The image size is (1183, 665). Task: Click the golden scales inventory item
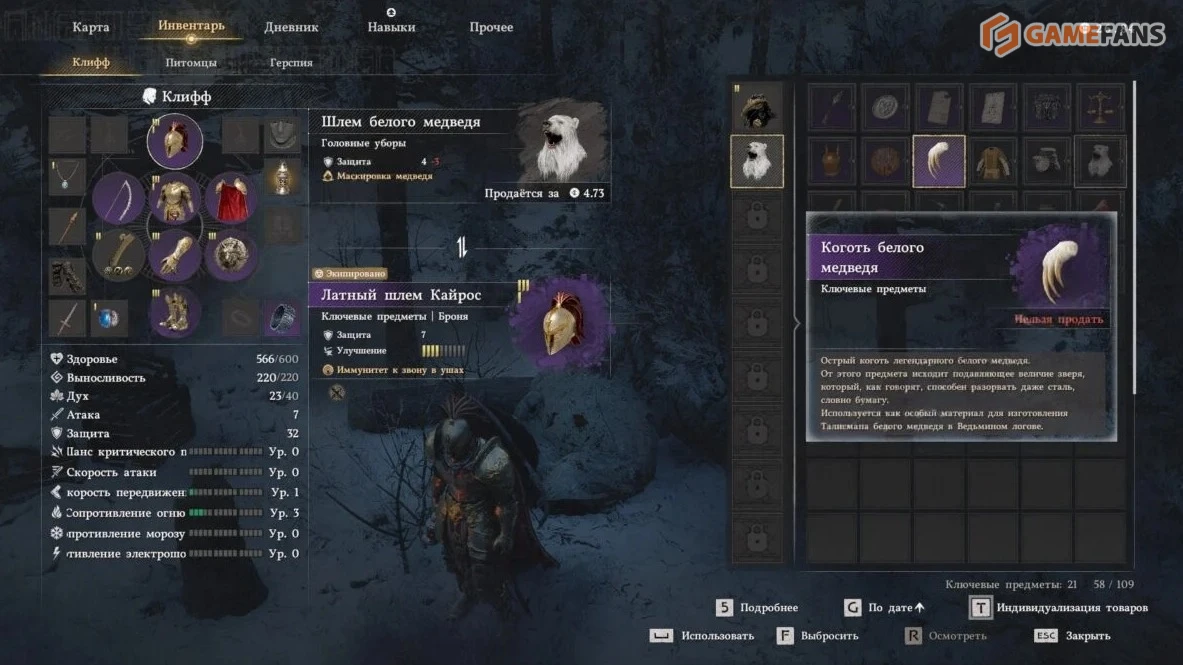[1101, 107]
